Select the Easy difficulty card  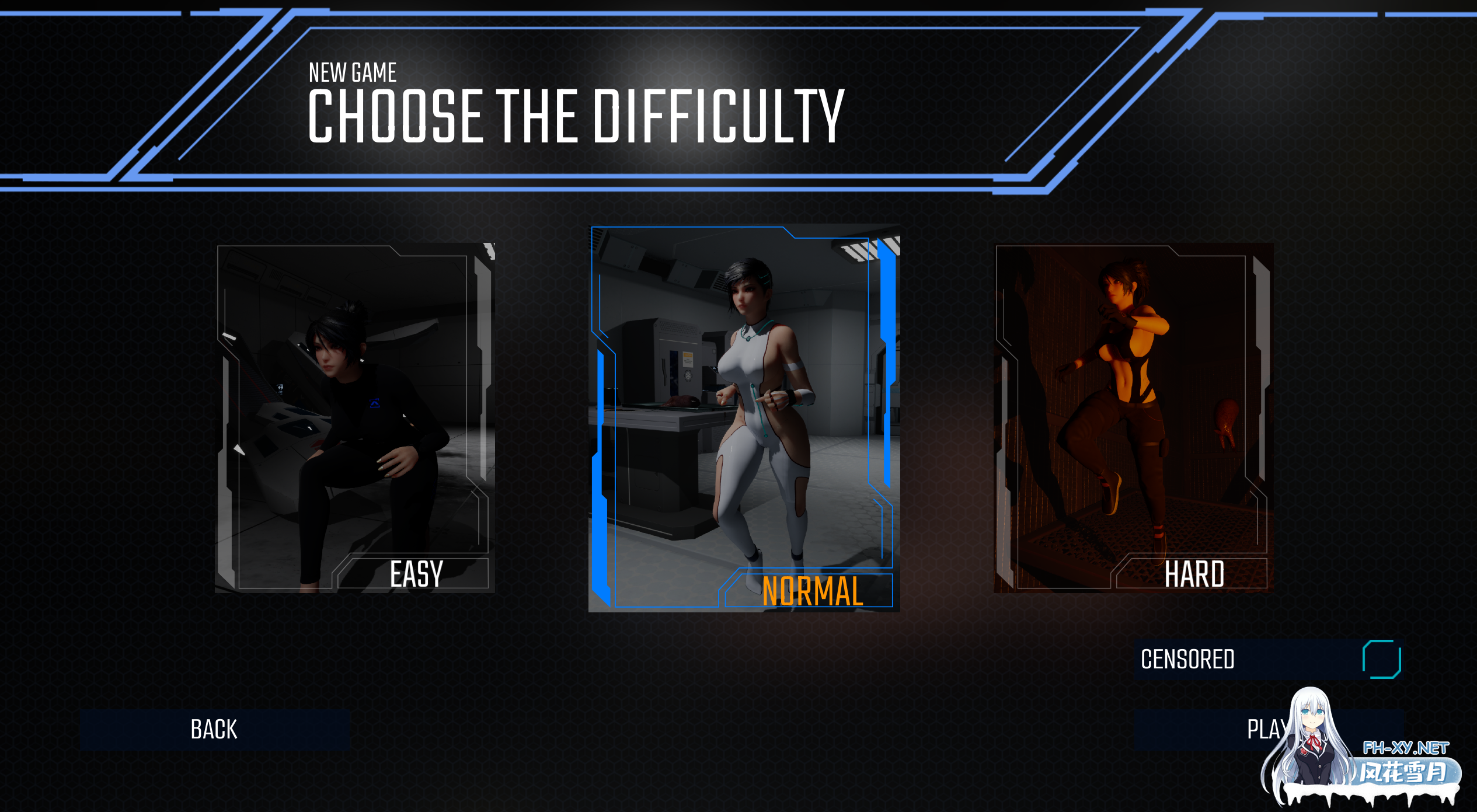tap(355, 418)
